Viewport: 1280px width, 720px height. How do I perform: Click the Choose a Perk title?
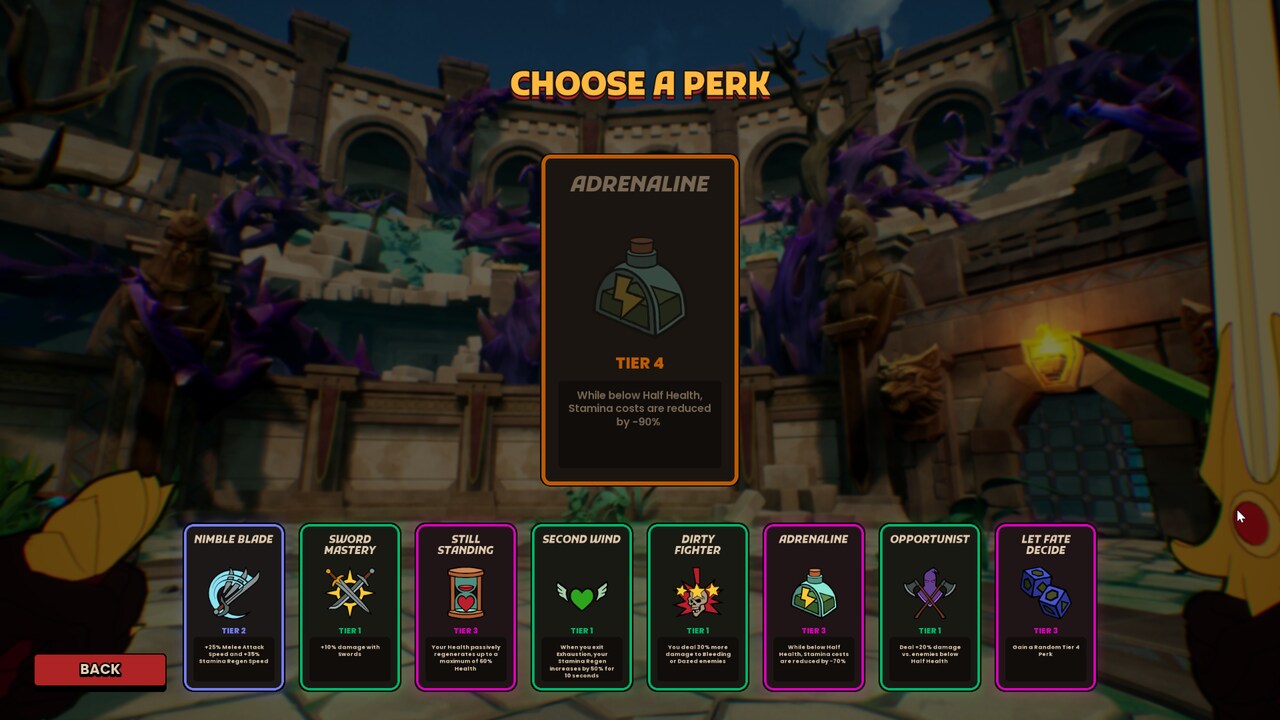tap(640, 85)
